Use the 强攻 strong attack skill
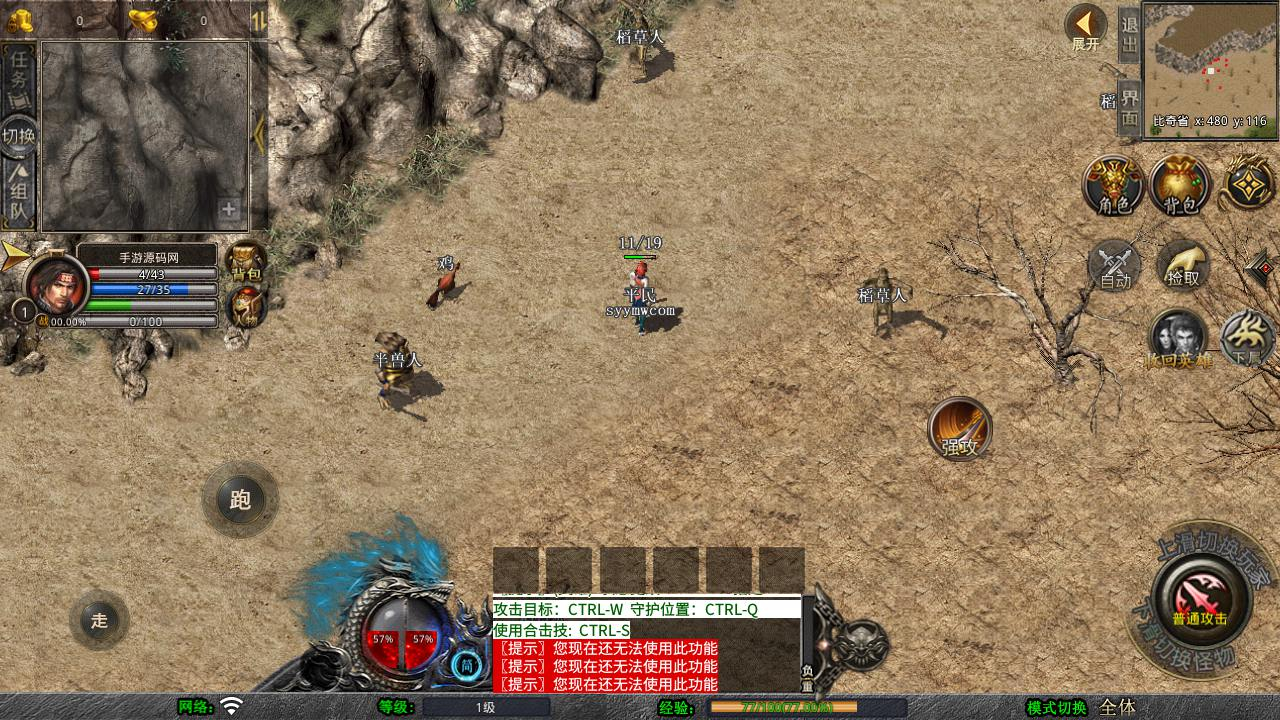The image size is (1280, 720). [960, 429]
